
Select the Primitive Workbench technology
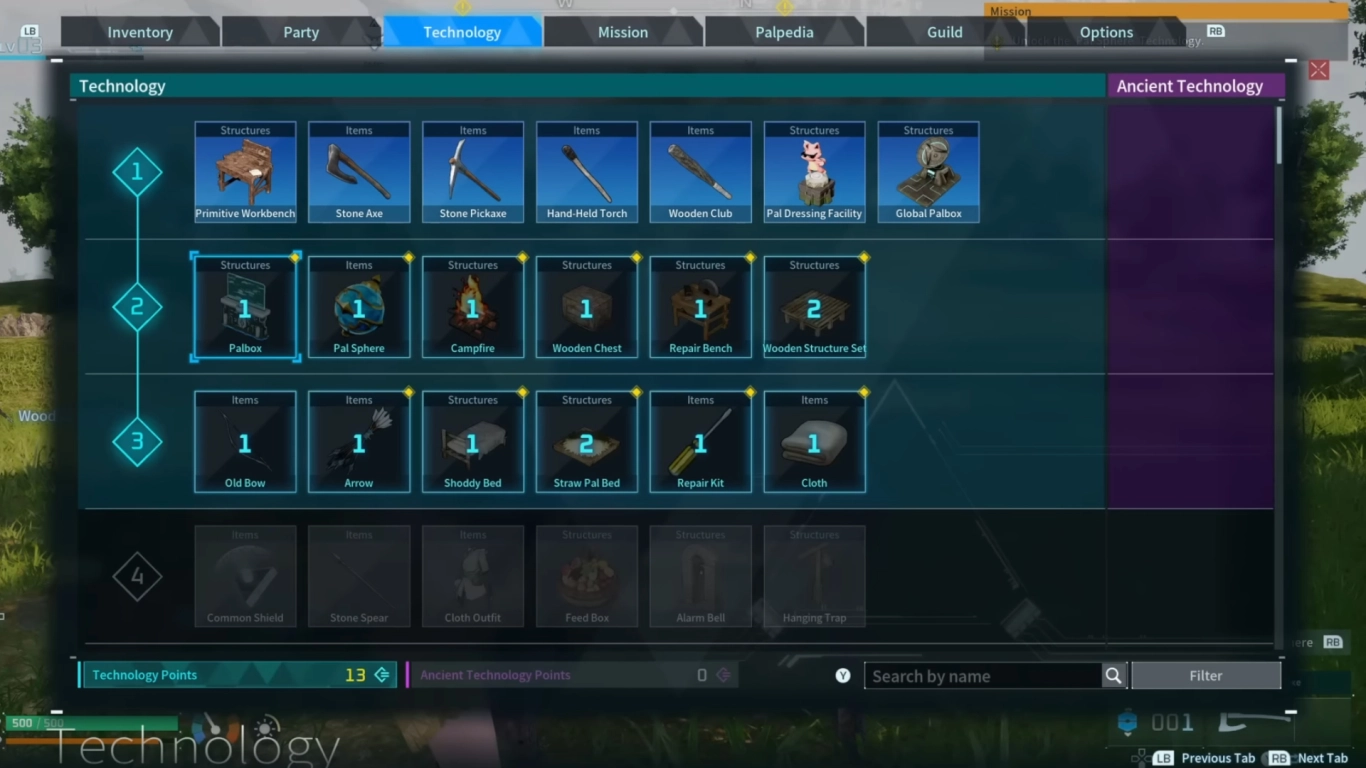245,171
